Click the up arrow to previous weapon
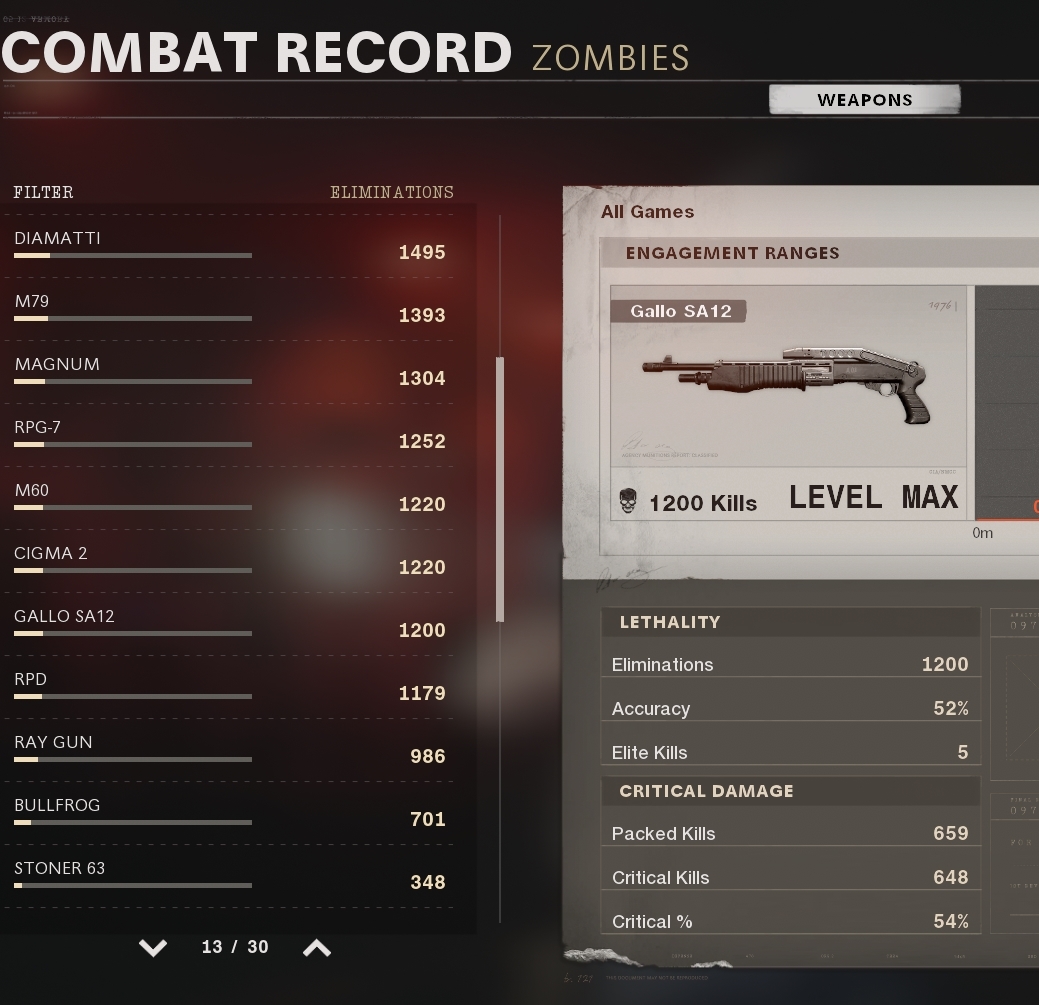The image size is (1039, 1005). [x=316, y=947]
